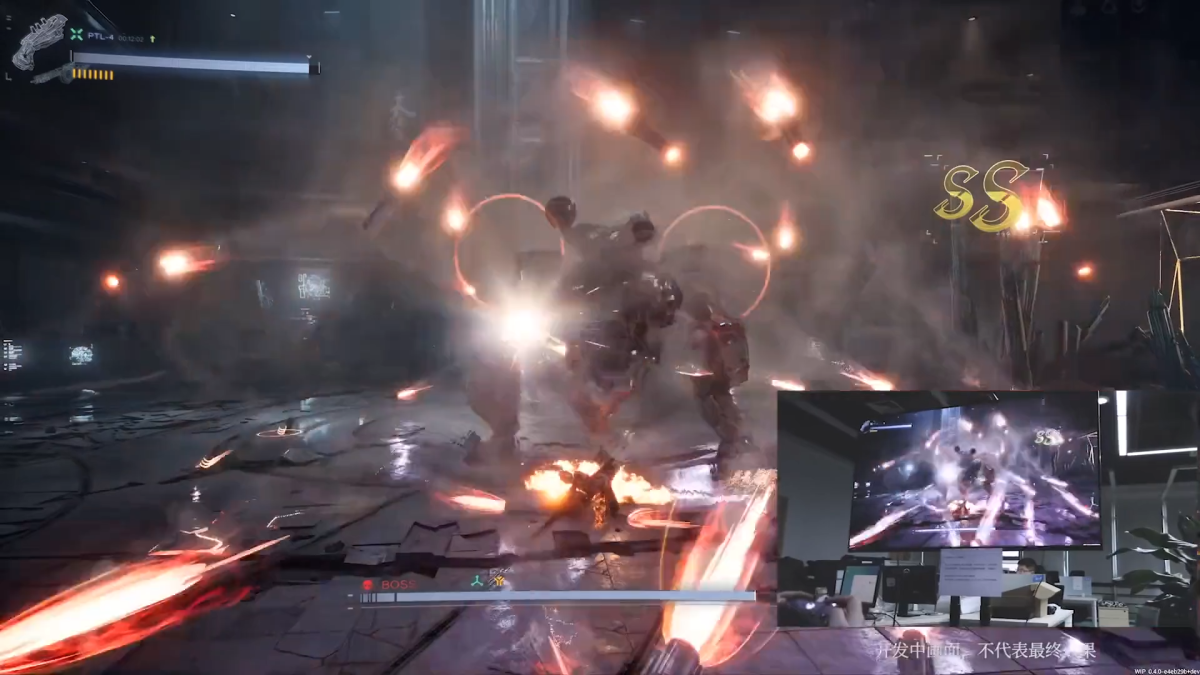This screenshot has width=1200, height=675.
Task: Select the wireframe arm weapon icon
Action: tap(38, 41)
